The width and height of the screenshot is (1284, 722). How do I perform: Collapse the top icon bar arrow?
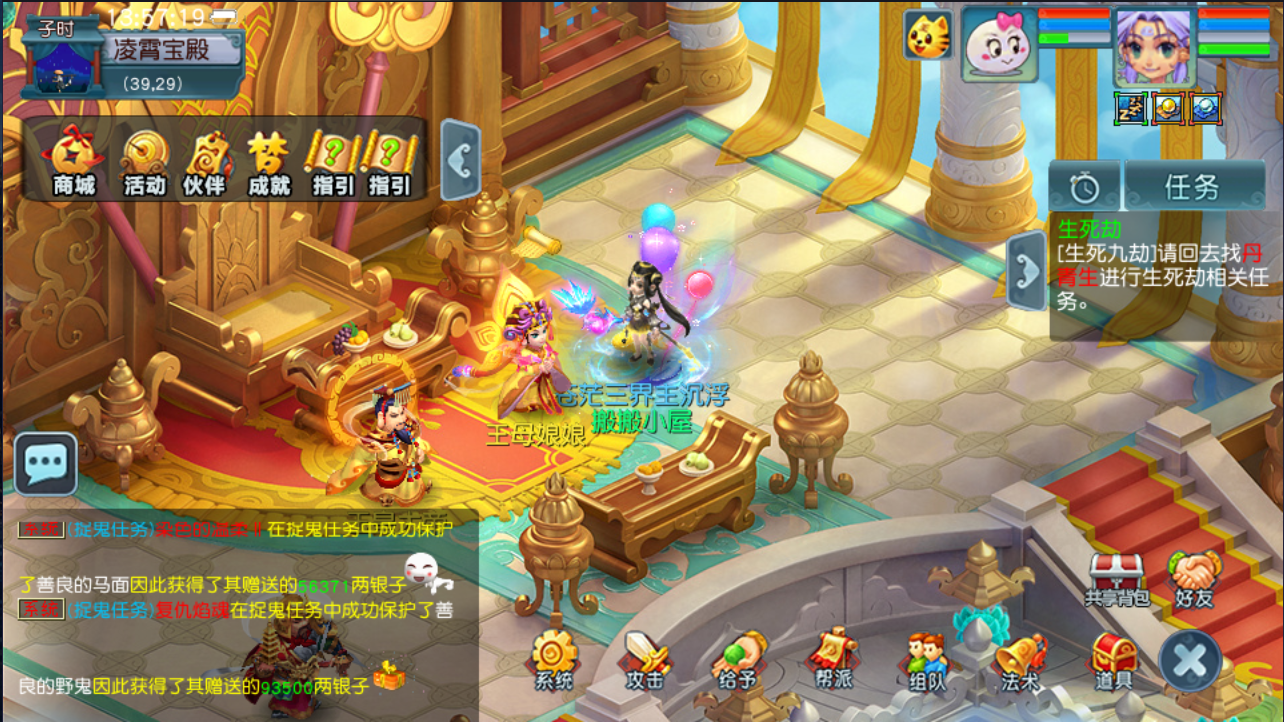[460, 160]
